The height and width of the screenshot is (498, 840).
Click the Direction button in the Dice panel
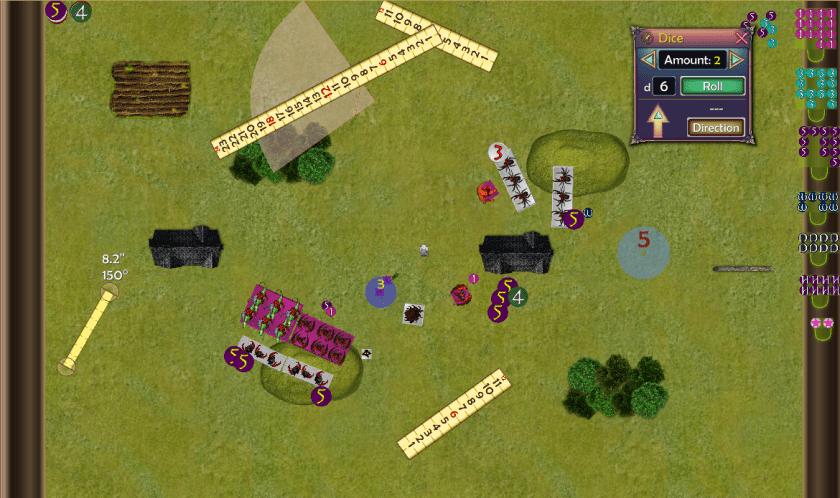point(715,127)
